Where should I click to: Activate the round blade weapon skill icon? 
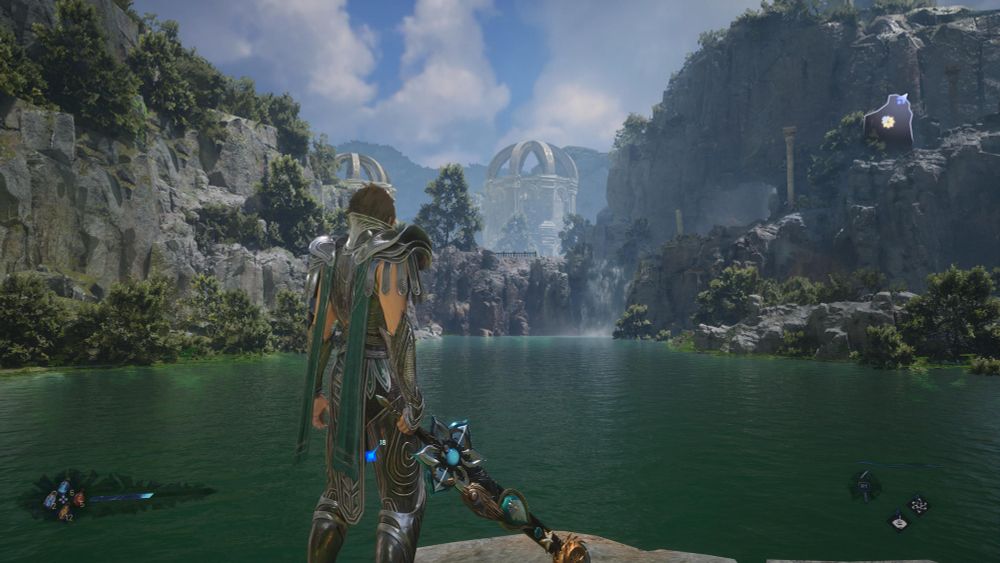tap(865, 487)
